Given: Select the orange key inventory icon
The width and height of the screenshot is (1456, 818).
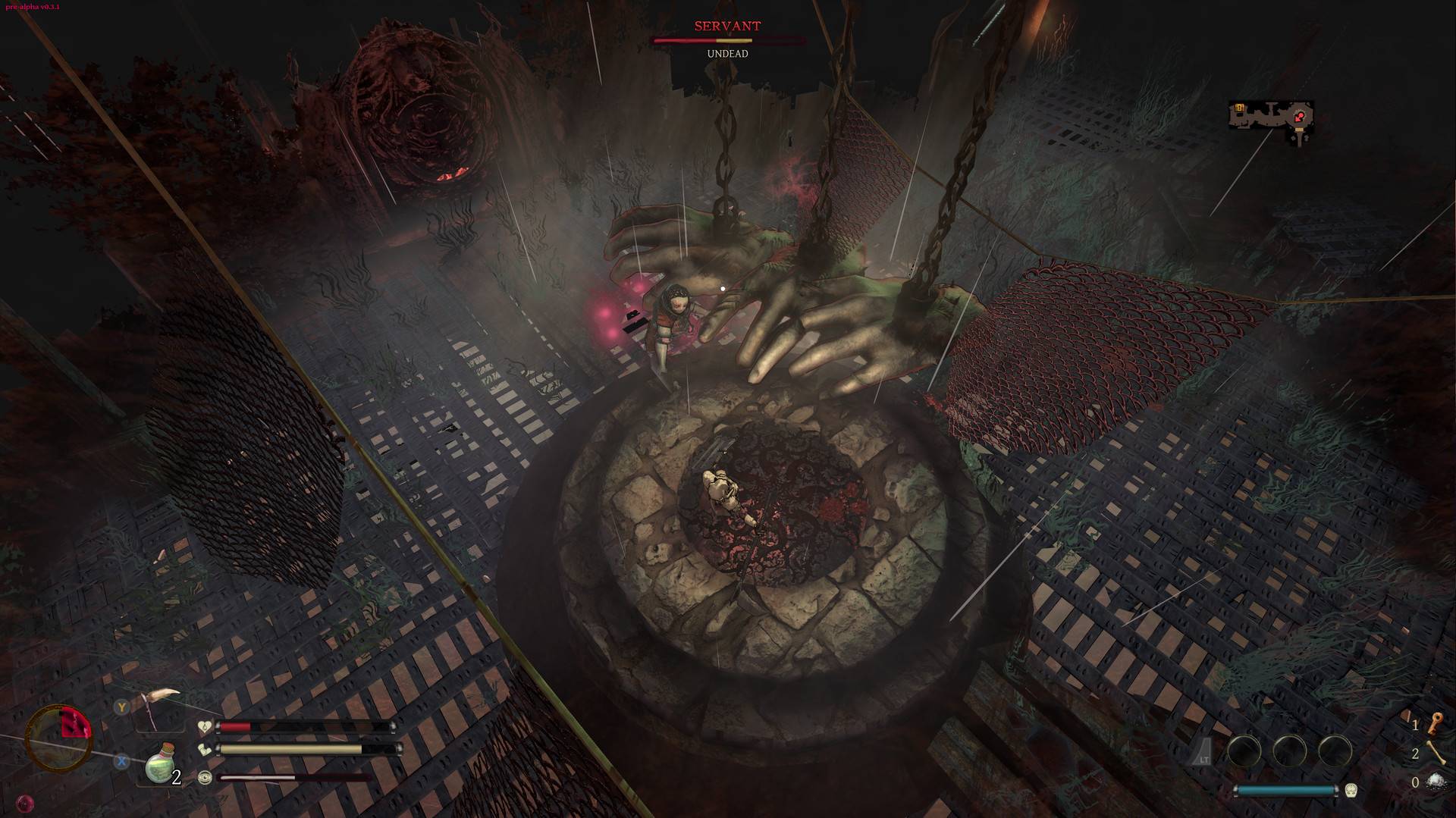Looking at the screenshot, I should 1435,723.
